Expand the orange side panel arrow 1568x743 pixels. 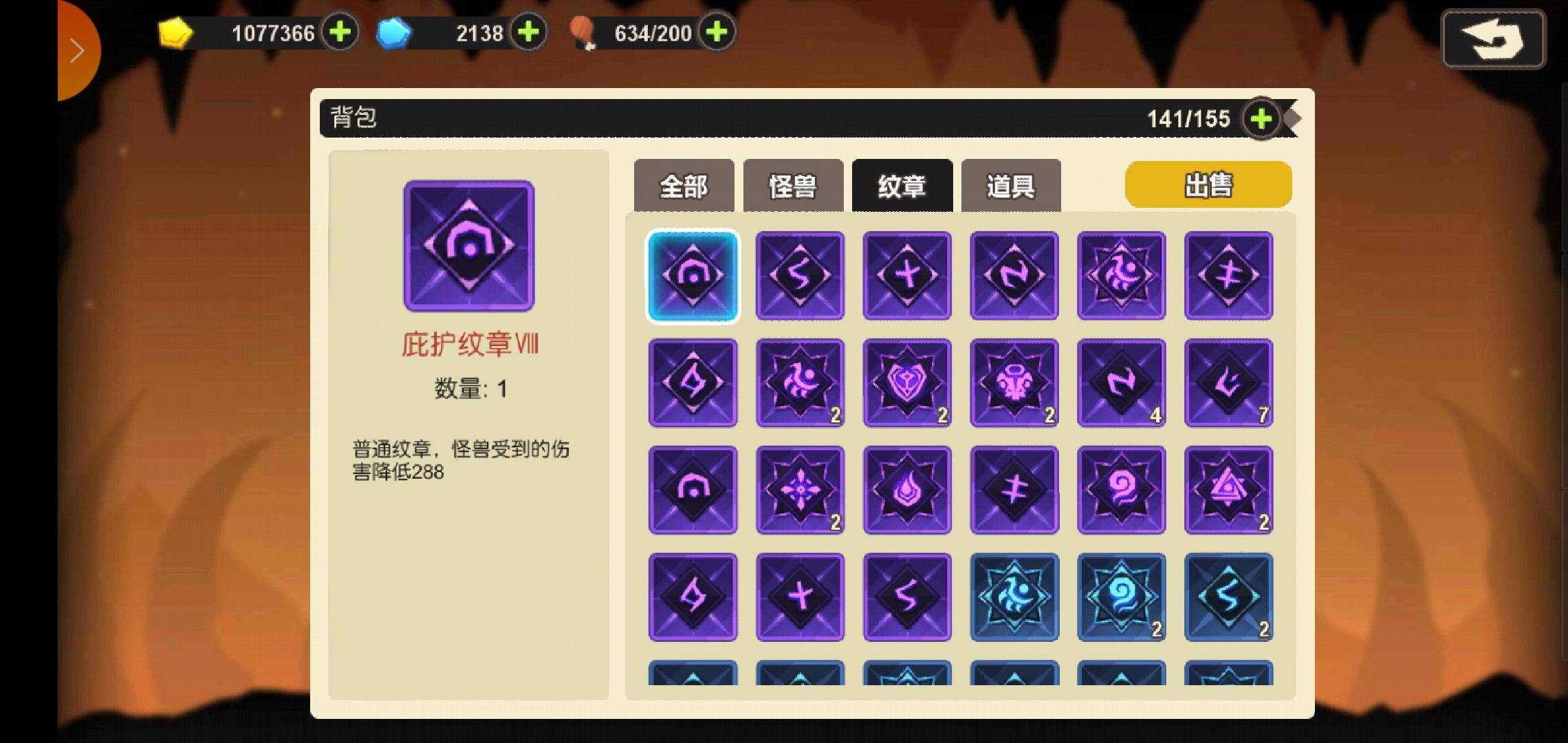click(x=78, y=50)
